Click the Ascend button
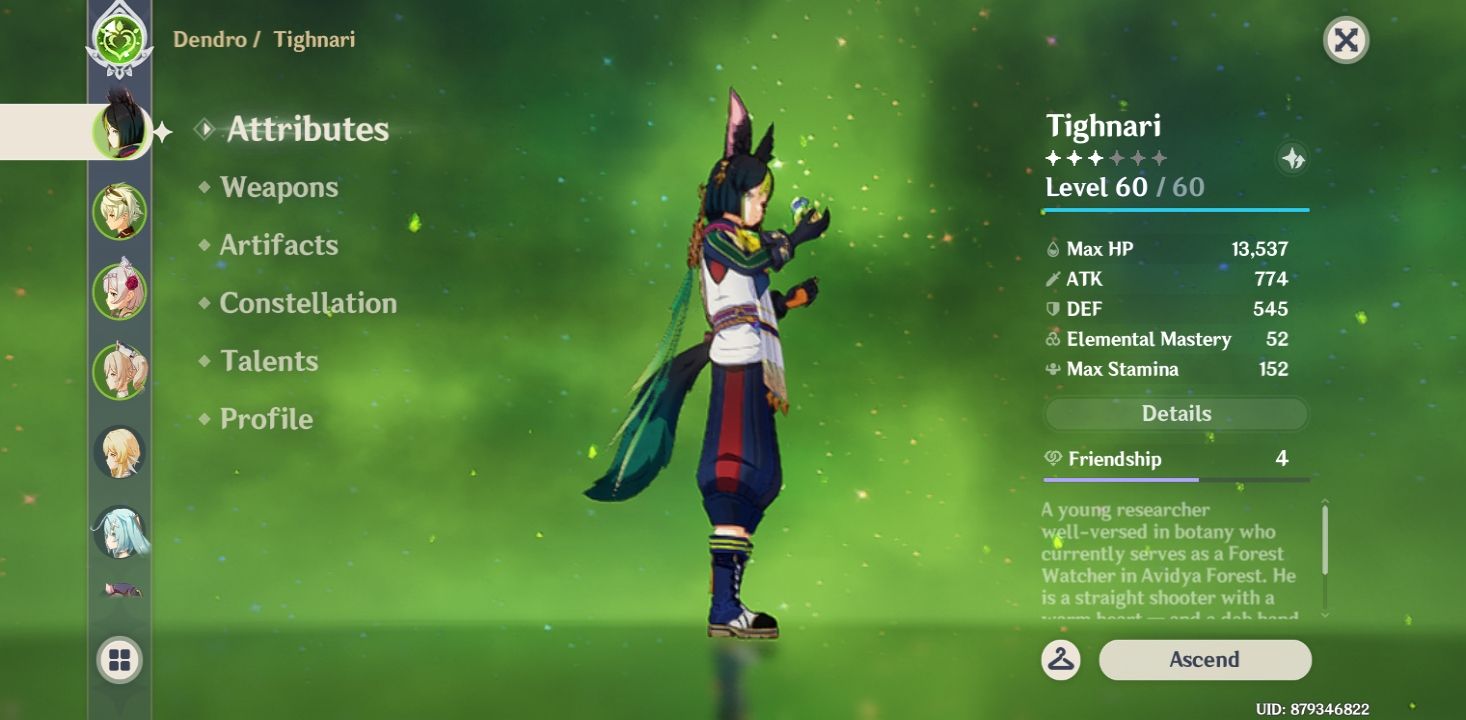The image size is (1466, 720). click(1205, 659)
